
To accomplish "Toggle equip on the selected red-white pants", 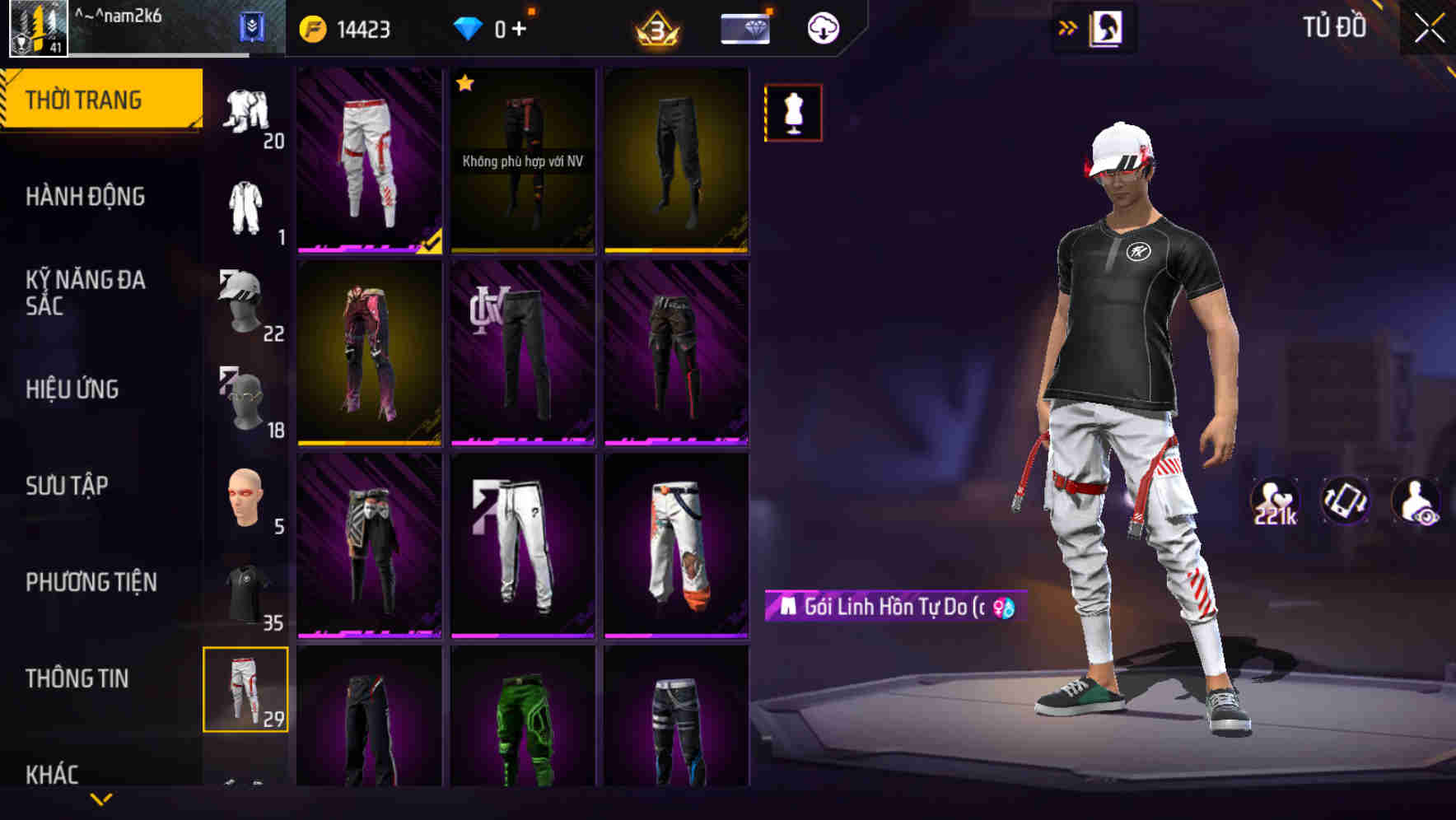I will (x=367, y=161).
